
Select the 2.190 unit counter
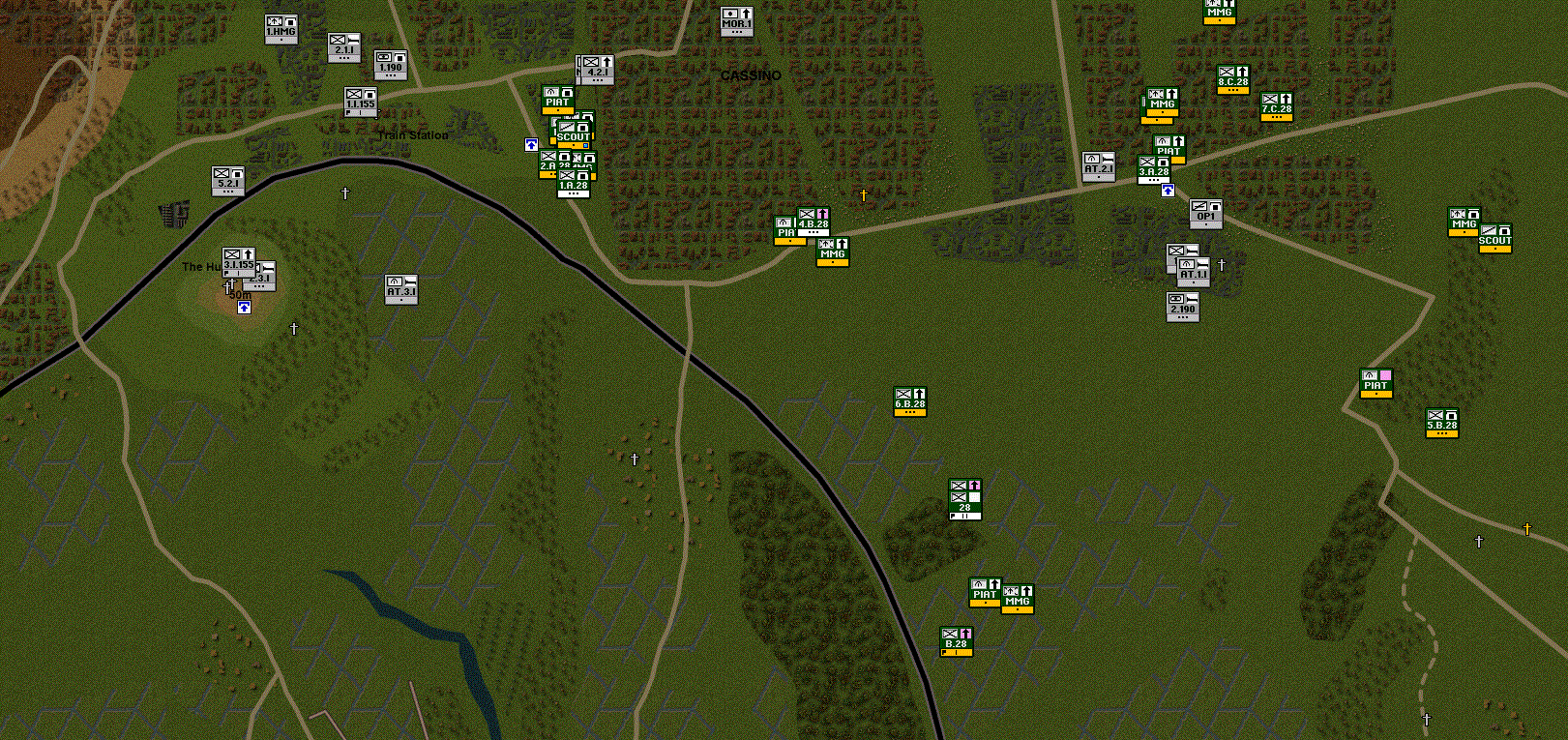pyautogui.click(x=1182, y=307)
